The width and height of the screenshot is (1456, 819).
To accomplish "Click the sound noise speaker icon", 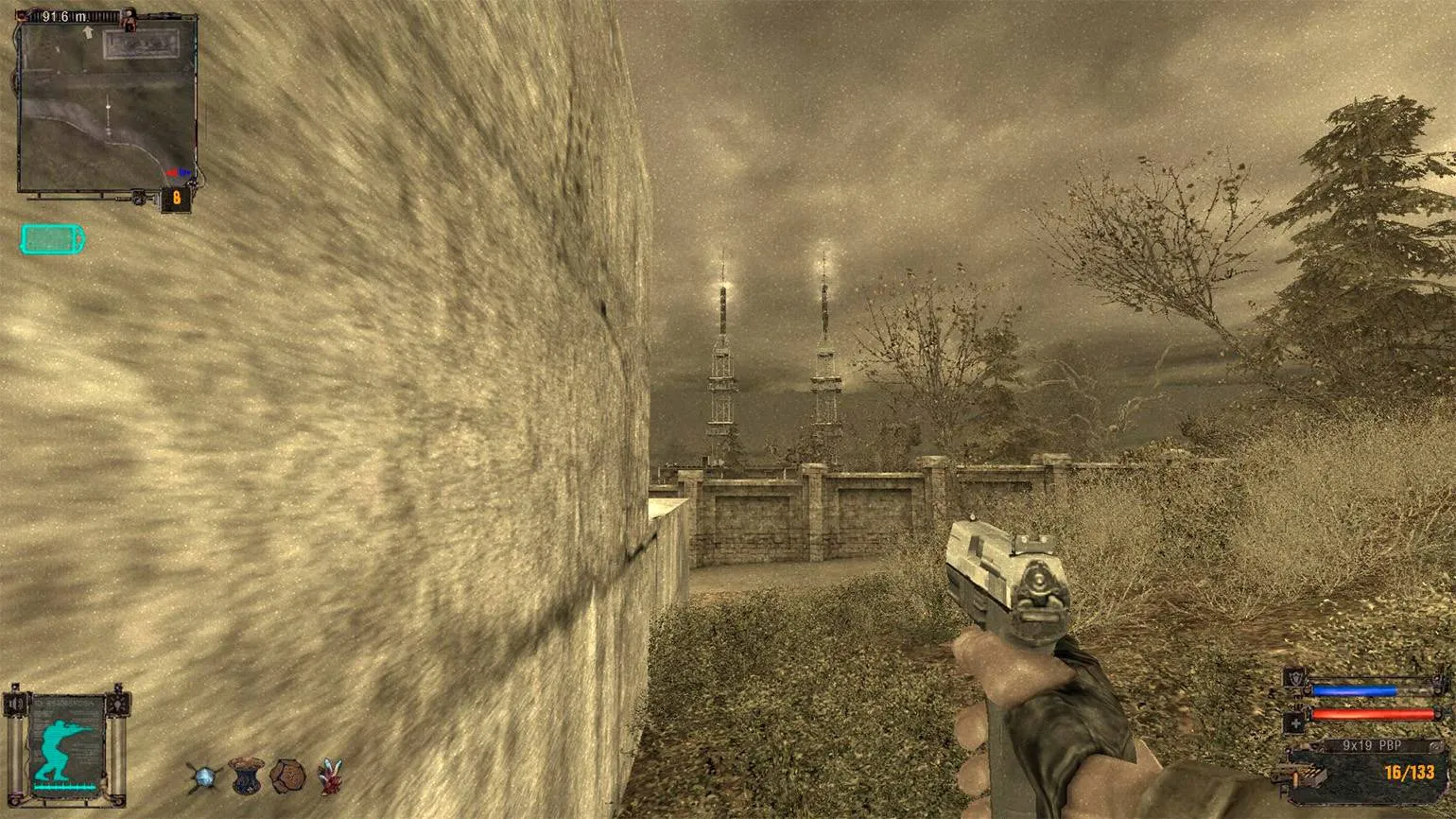I will pos(15,705).
